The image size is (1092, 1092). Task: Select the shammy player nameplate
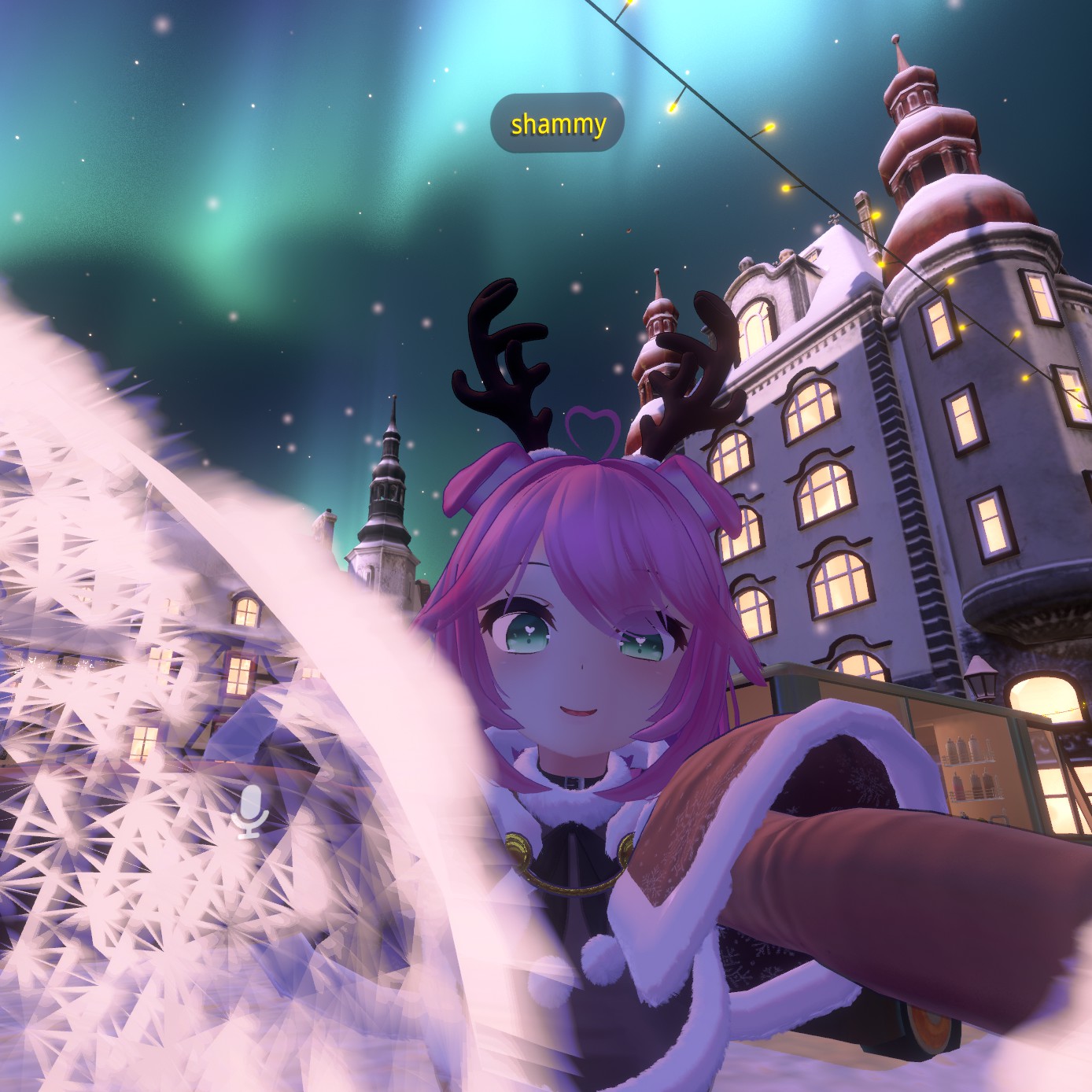coord(558,124)
